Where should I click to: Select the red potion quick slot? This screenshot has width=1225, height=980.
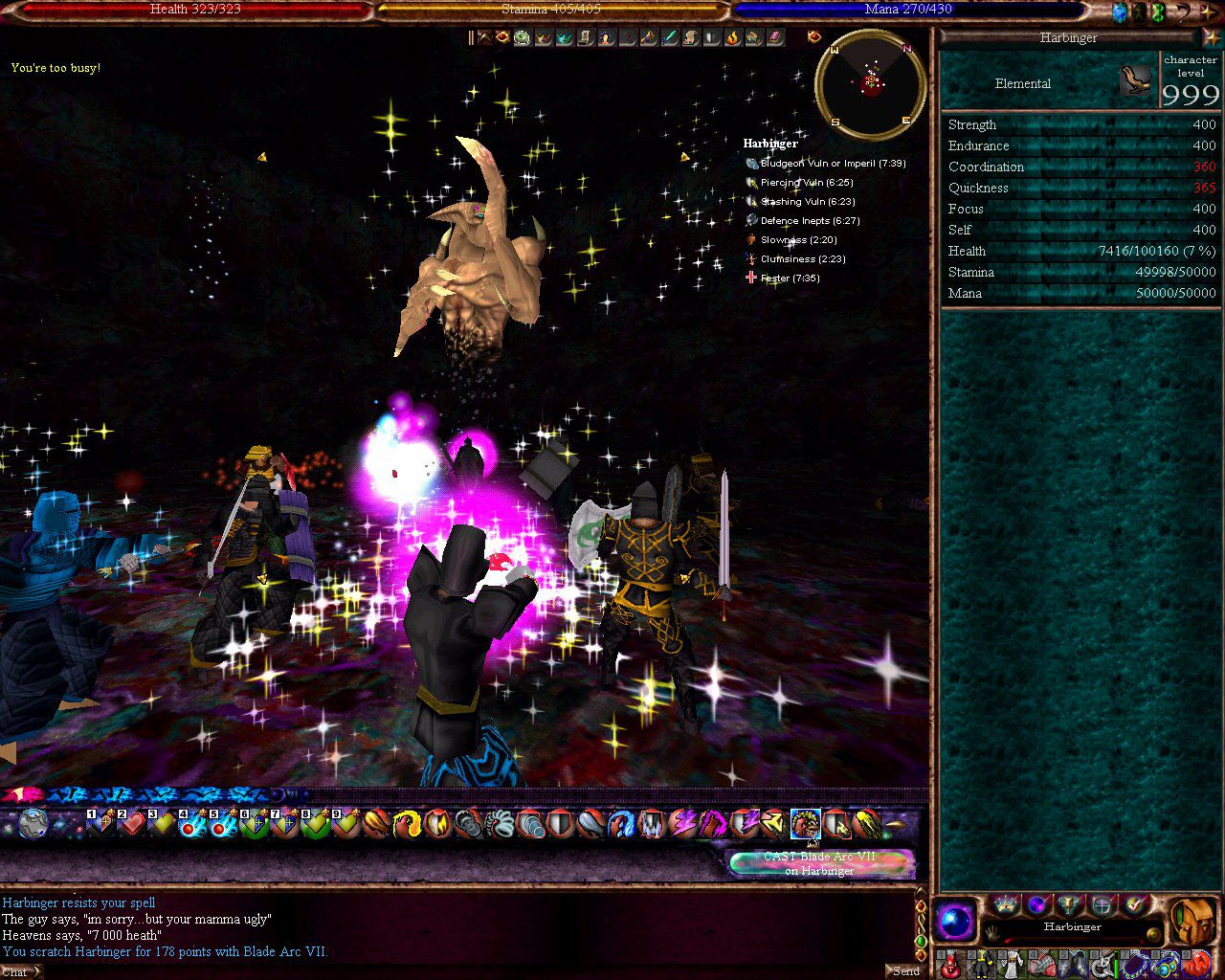tap(949, 964)
